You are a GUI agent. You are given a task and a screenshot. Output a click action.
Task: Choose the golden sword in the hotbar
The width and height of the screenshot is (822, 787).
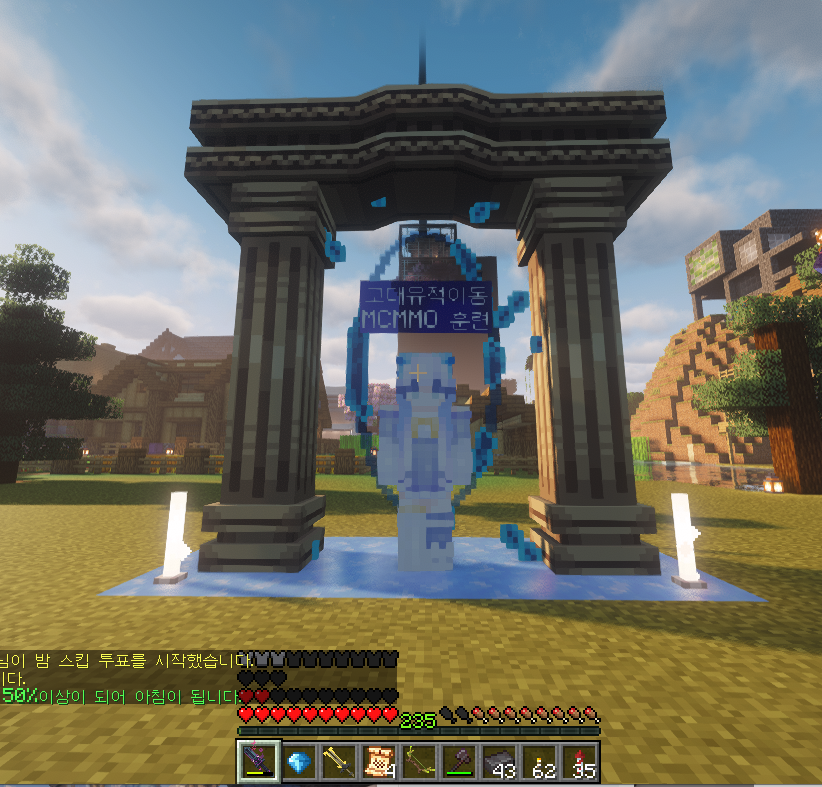[x=339, y=762]
